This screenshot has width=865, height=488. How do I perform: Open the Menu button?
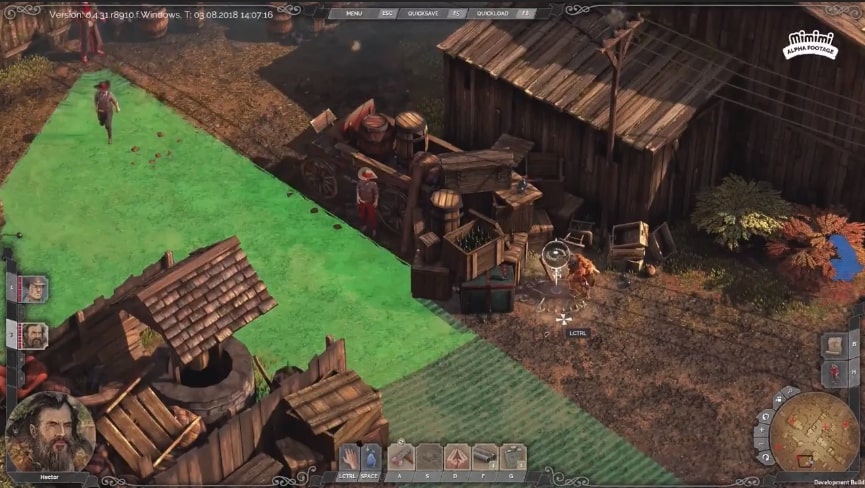(354, 13)
